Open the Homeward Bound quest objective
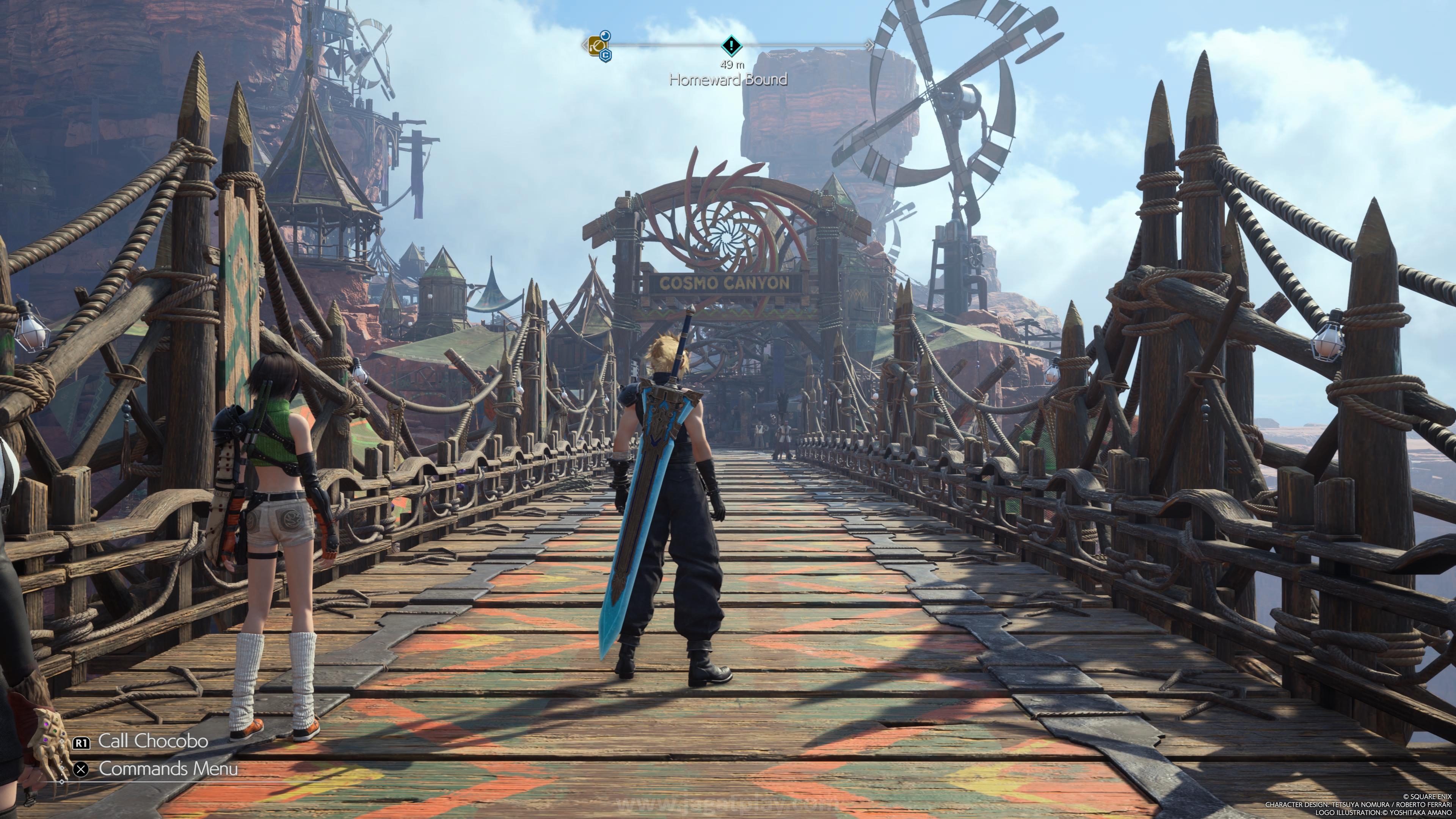Viewport: 1456px width, 819px height. pyautogui.click(x=728, y=80)
